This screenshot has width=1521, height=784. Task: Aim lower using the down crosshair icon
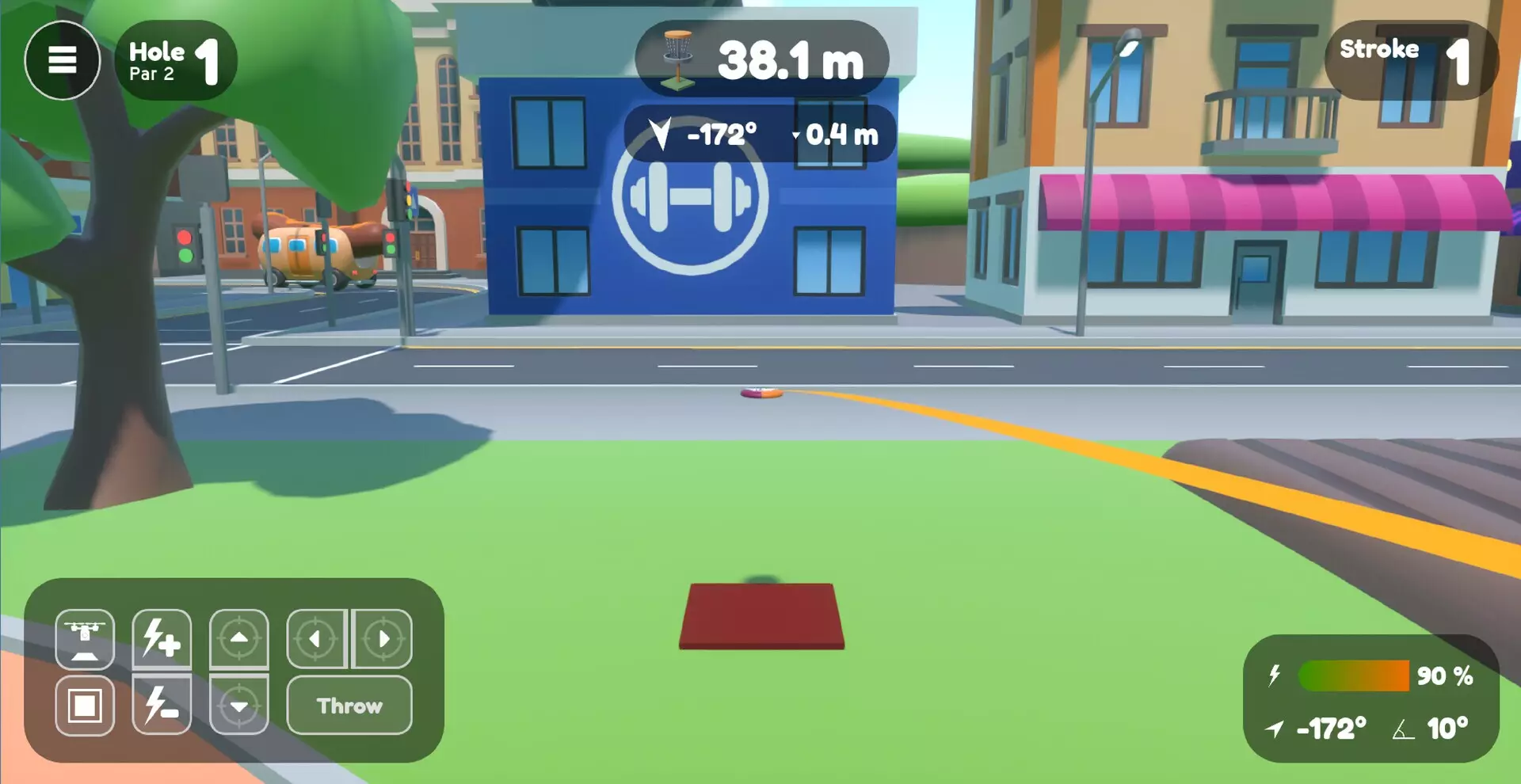[x=239, y=706]
